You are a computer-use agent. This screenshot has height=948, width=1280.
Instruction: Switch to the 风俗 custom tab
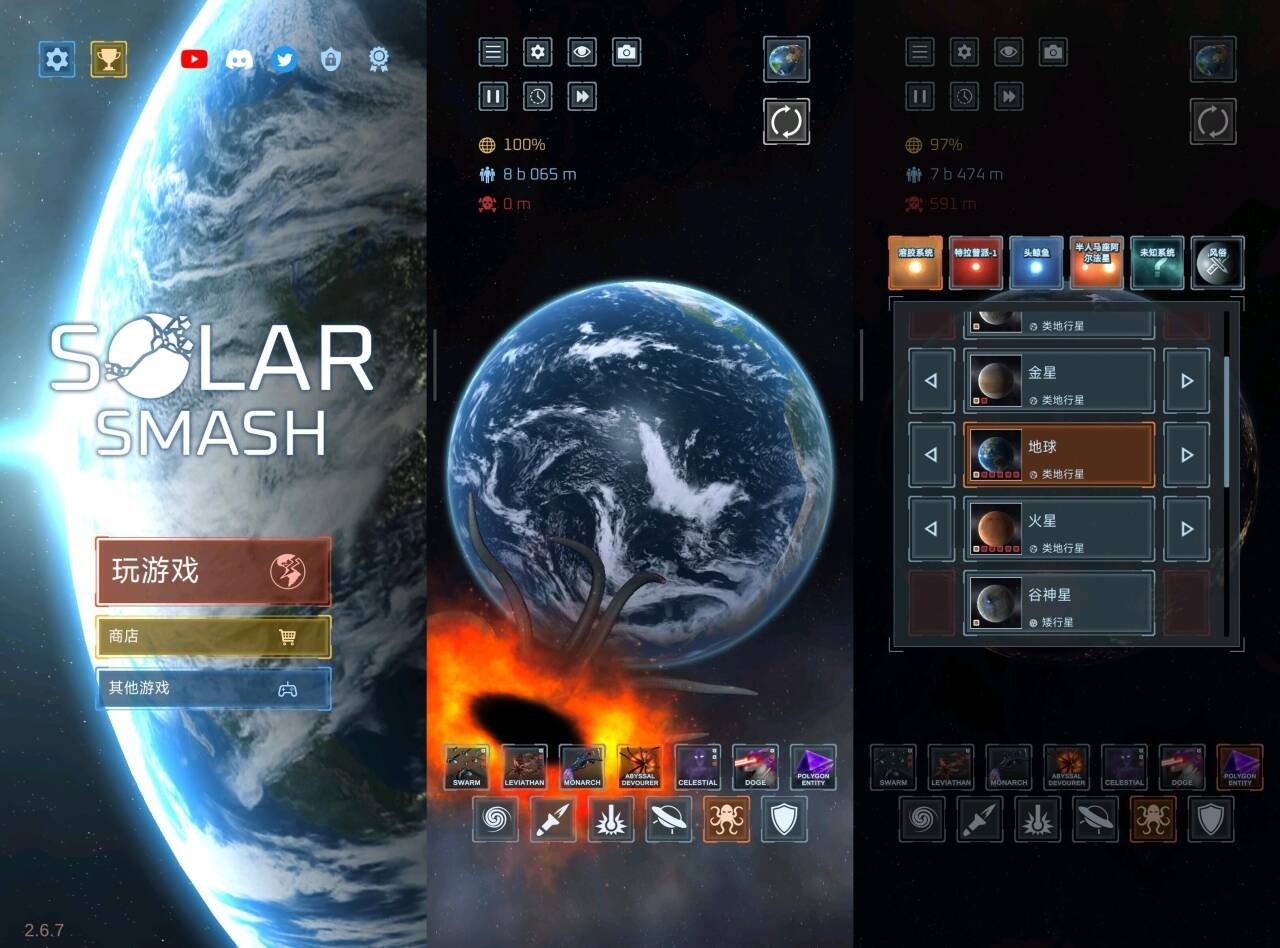tap(1218, 263)
